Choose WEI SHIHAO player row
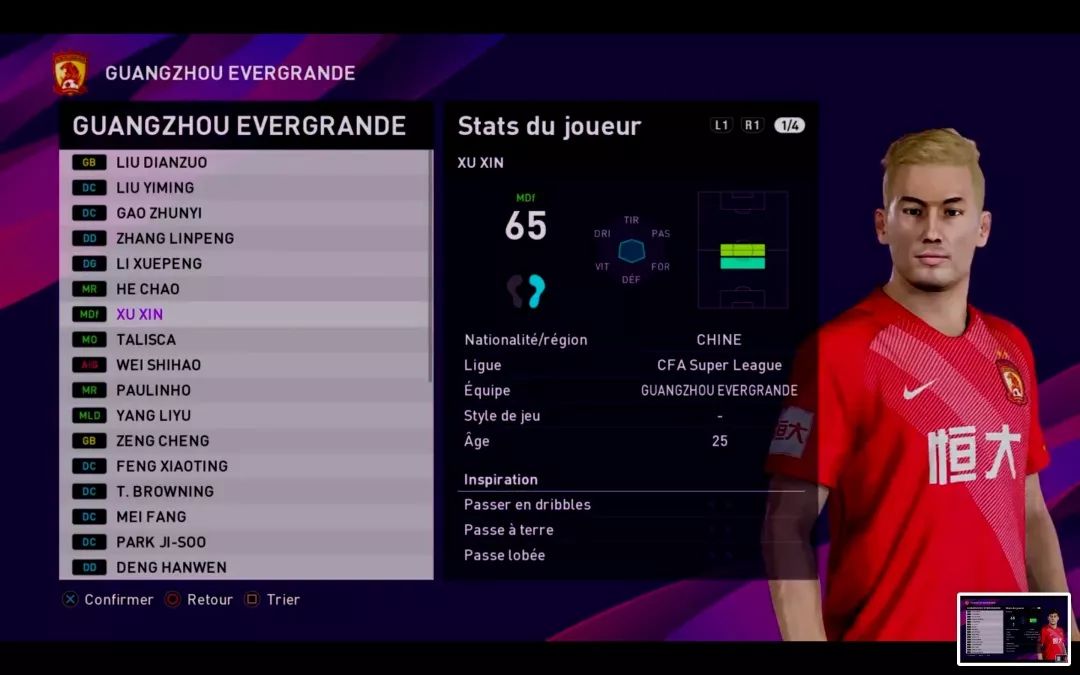The height and width of the screenshot is (675, 1080). 245,365
